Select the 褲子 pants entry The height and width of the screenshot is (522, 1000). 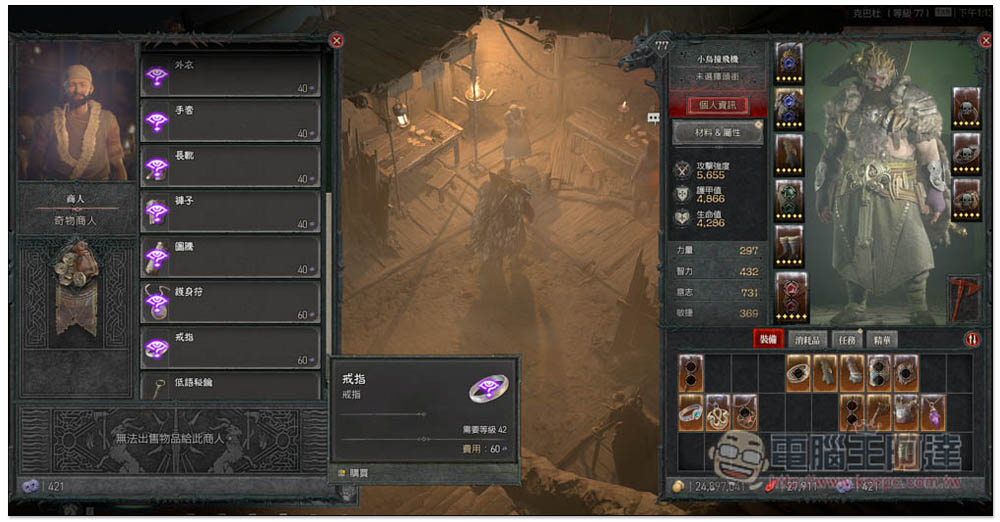pos(230,211)
